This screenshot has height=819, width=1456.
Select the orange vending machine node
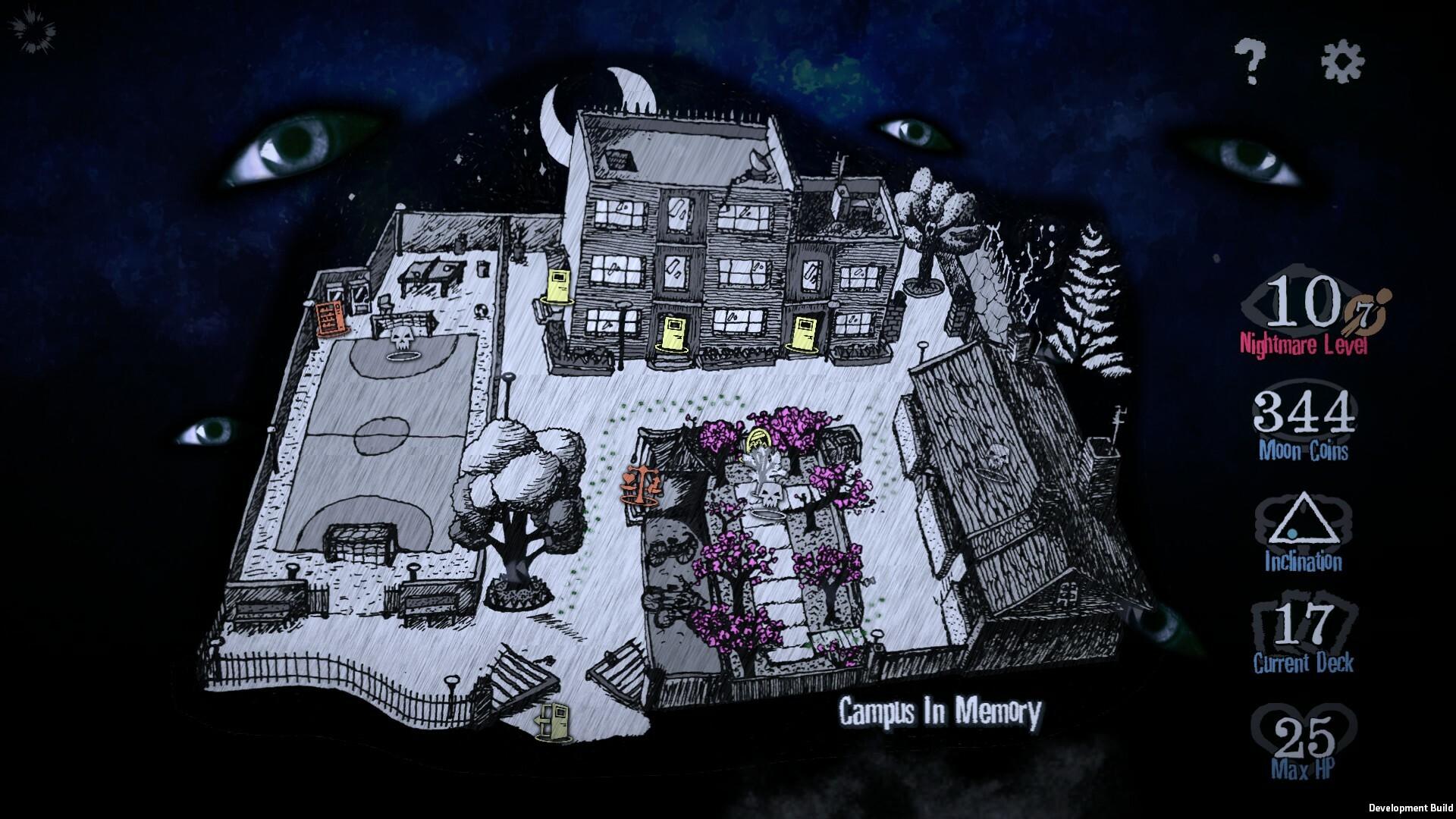coord(328,317)
